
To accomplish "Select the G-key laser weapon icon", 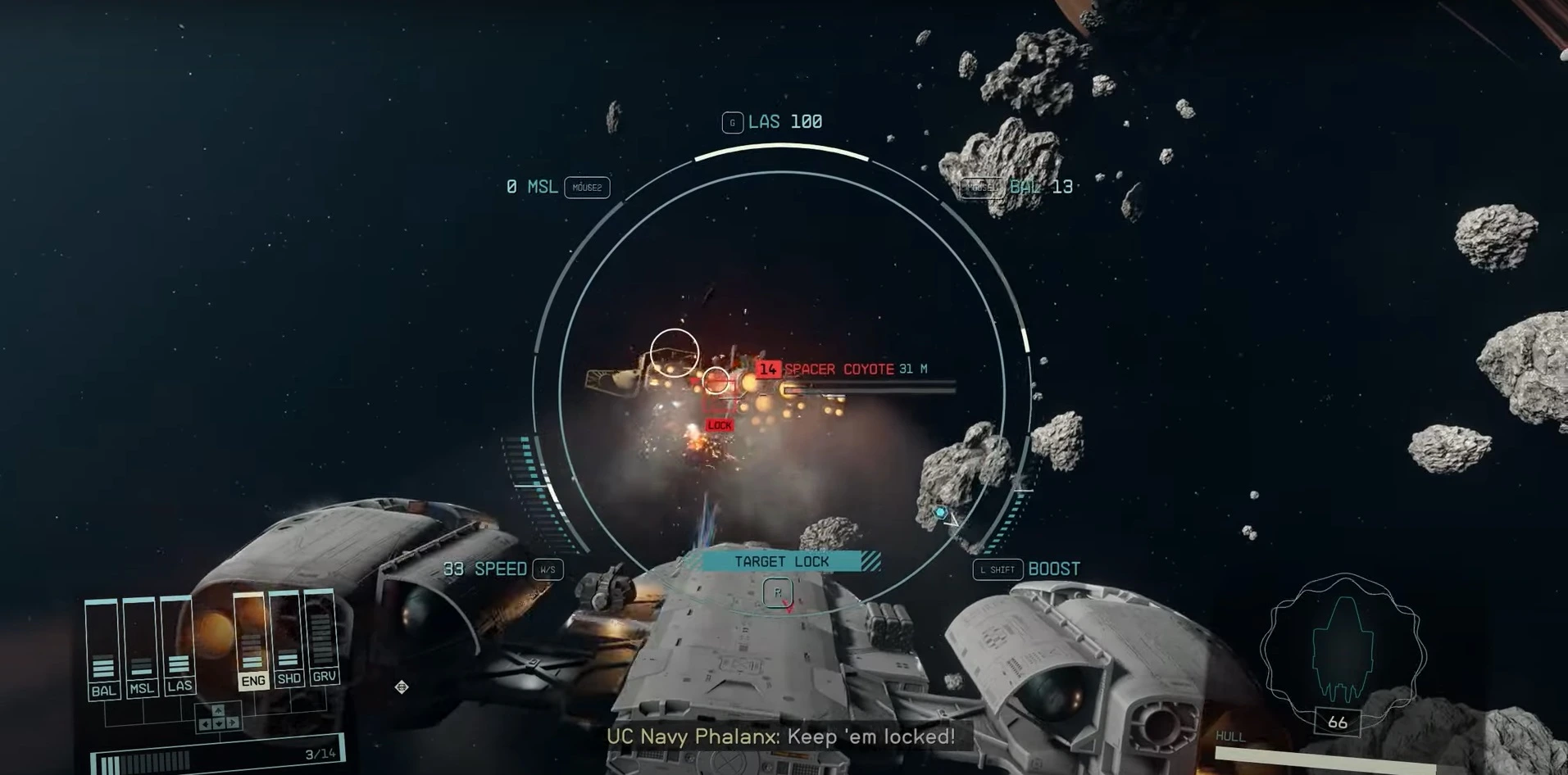I will coord(732,121).
